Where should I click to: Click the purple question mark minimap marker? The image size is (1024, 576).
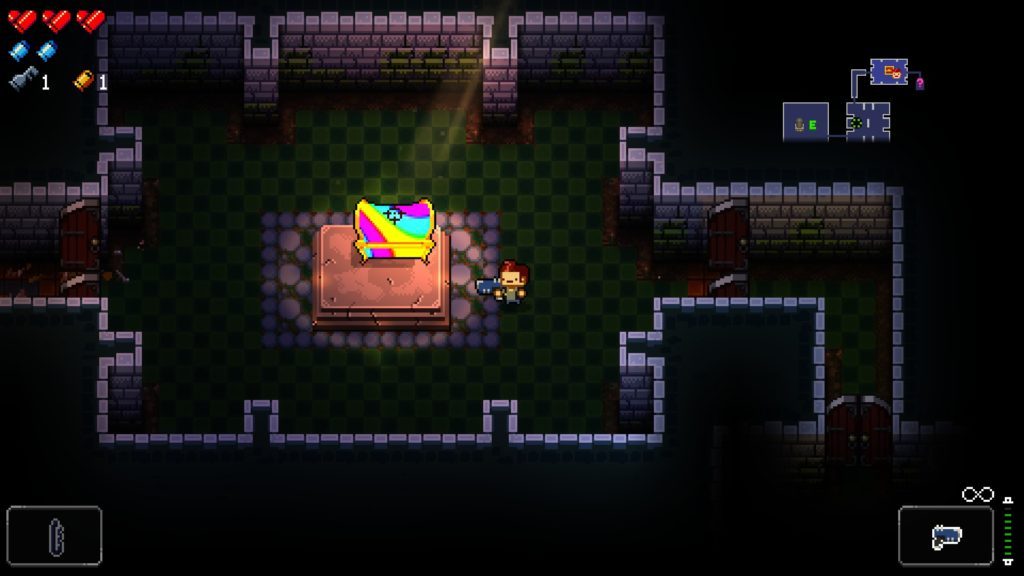pyautogui.click(x=920, y=84)
